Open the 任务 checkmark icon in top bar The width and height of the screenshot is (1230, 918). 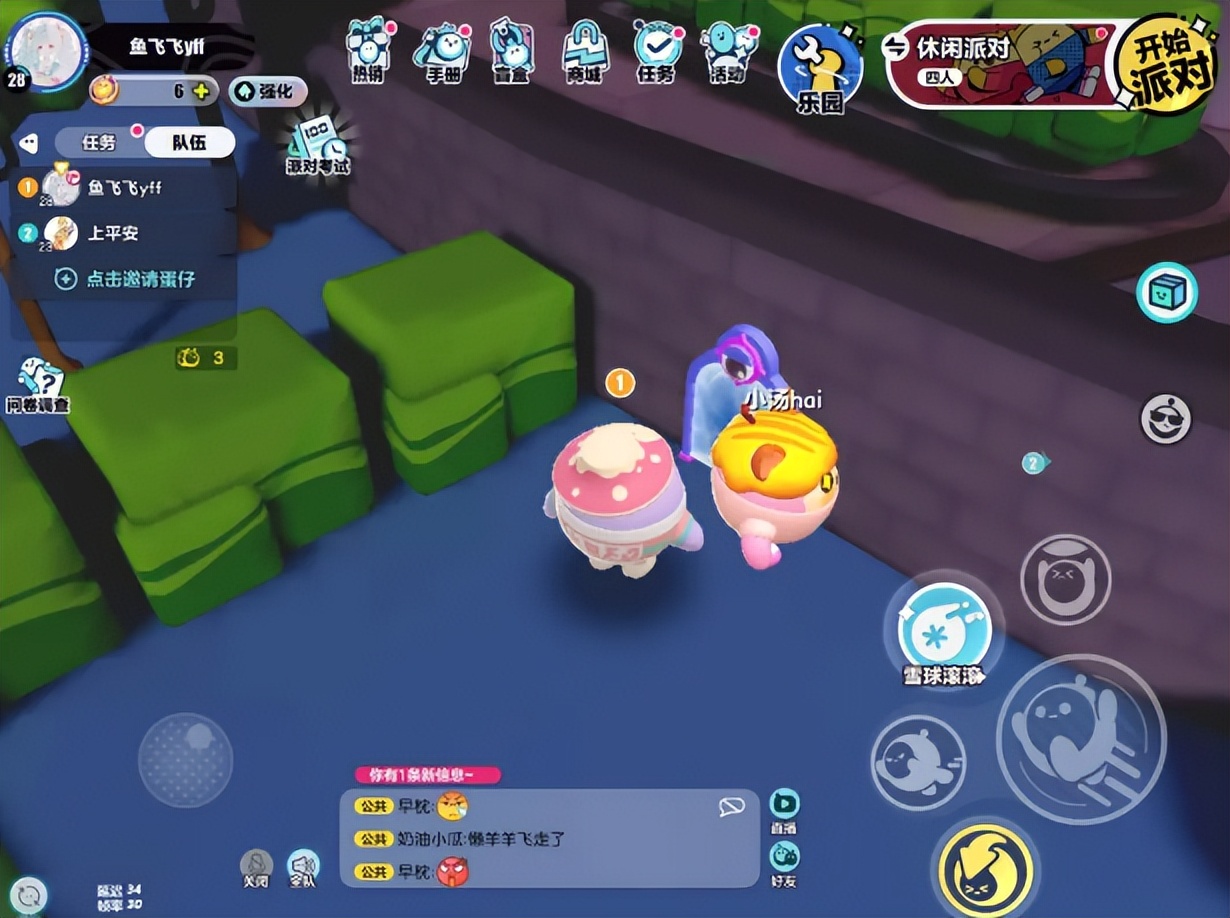coord(656,48)
